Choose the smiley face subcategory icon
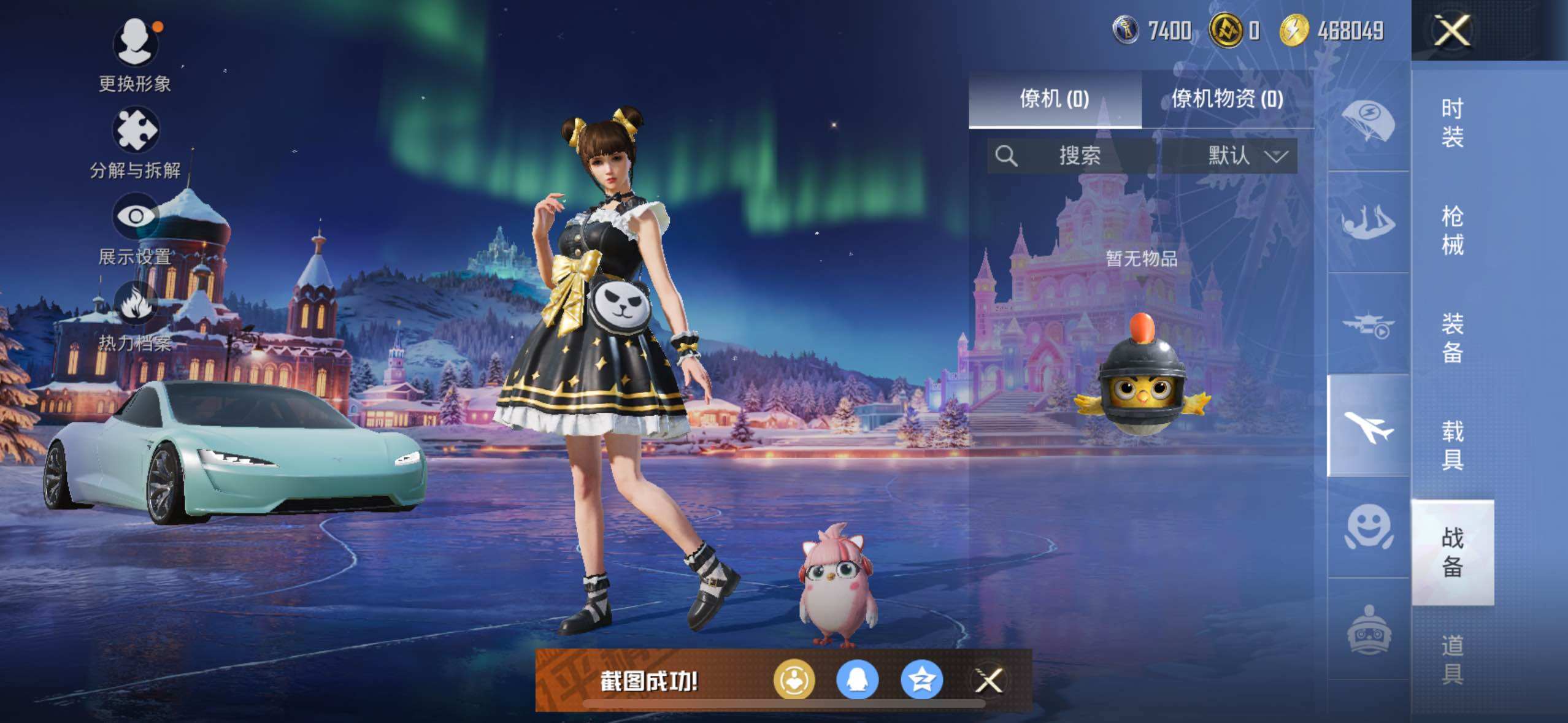This screenshot has height=723, width=1568. [1369, 527]
